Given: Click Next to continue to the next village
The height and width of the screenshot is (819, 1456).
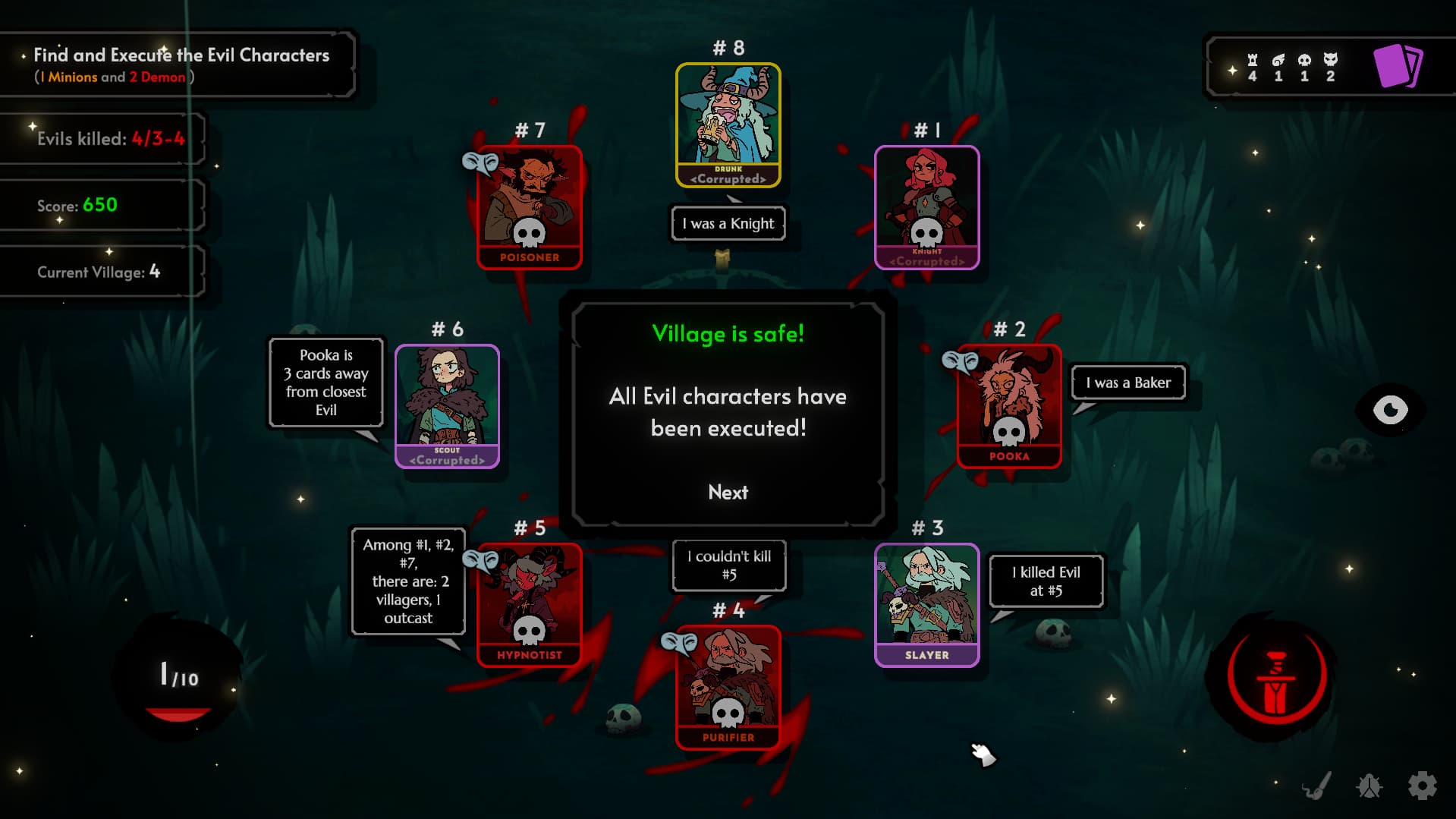Looking at the screenshot, I should point(728,492).
